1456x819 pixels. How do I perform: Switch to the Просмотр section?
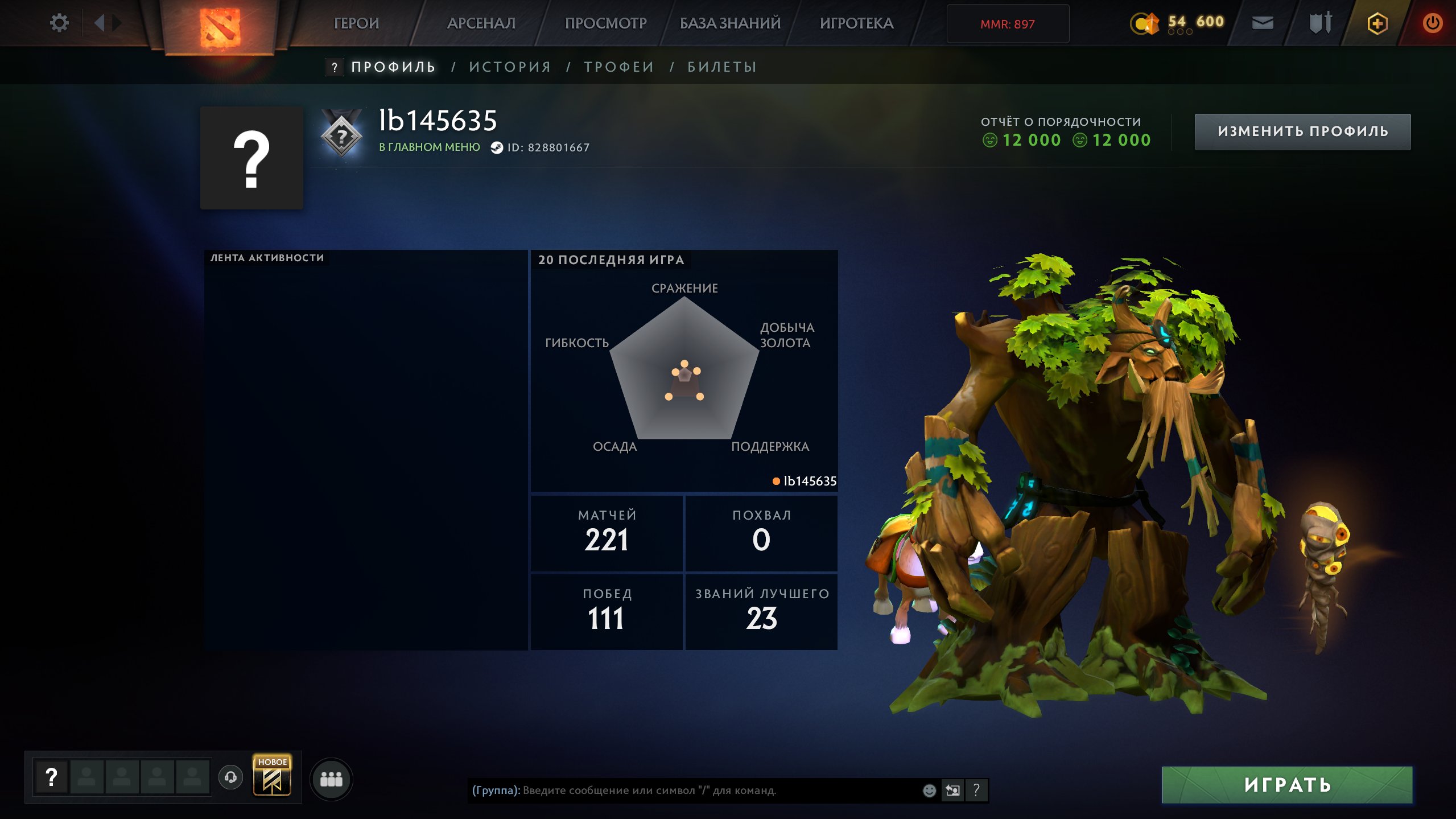pos(605,23)
